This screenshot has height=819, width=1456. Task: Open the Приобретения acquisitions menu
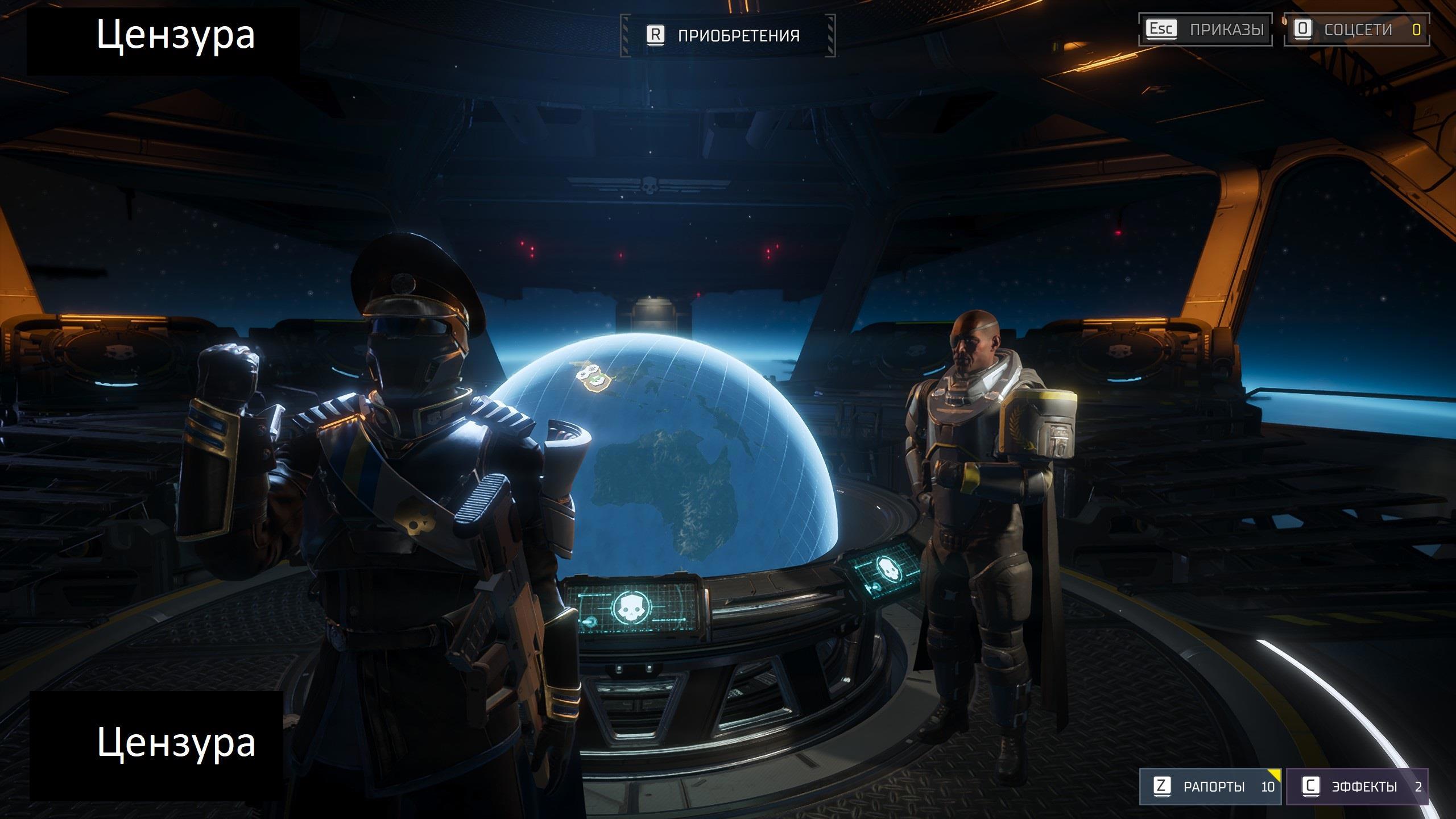[x=727, y=36]
